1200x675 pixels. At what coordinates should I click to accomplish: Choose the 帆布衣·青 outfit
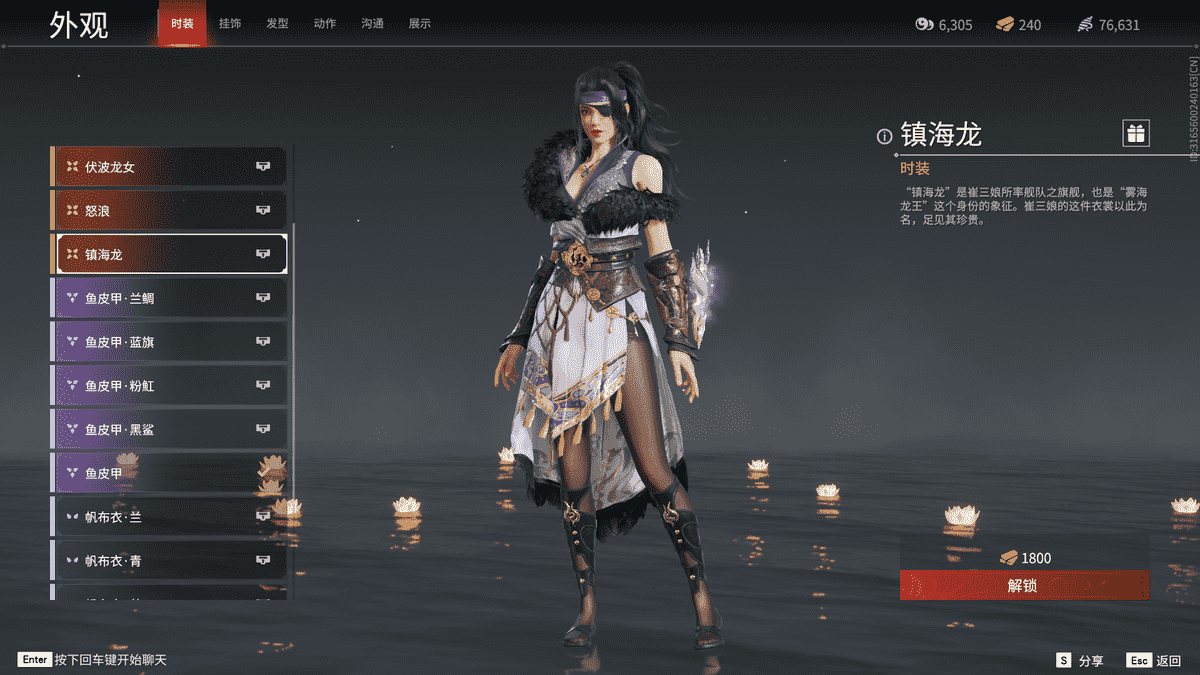(x=170, y=561)
